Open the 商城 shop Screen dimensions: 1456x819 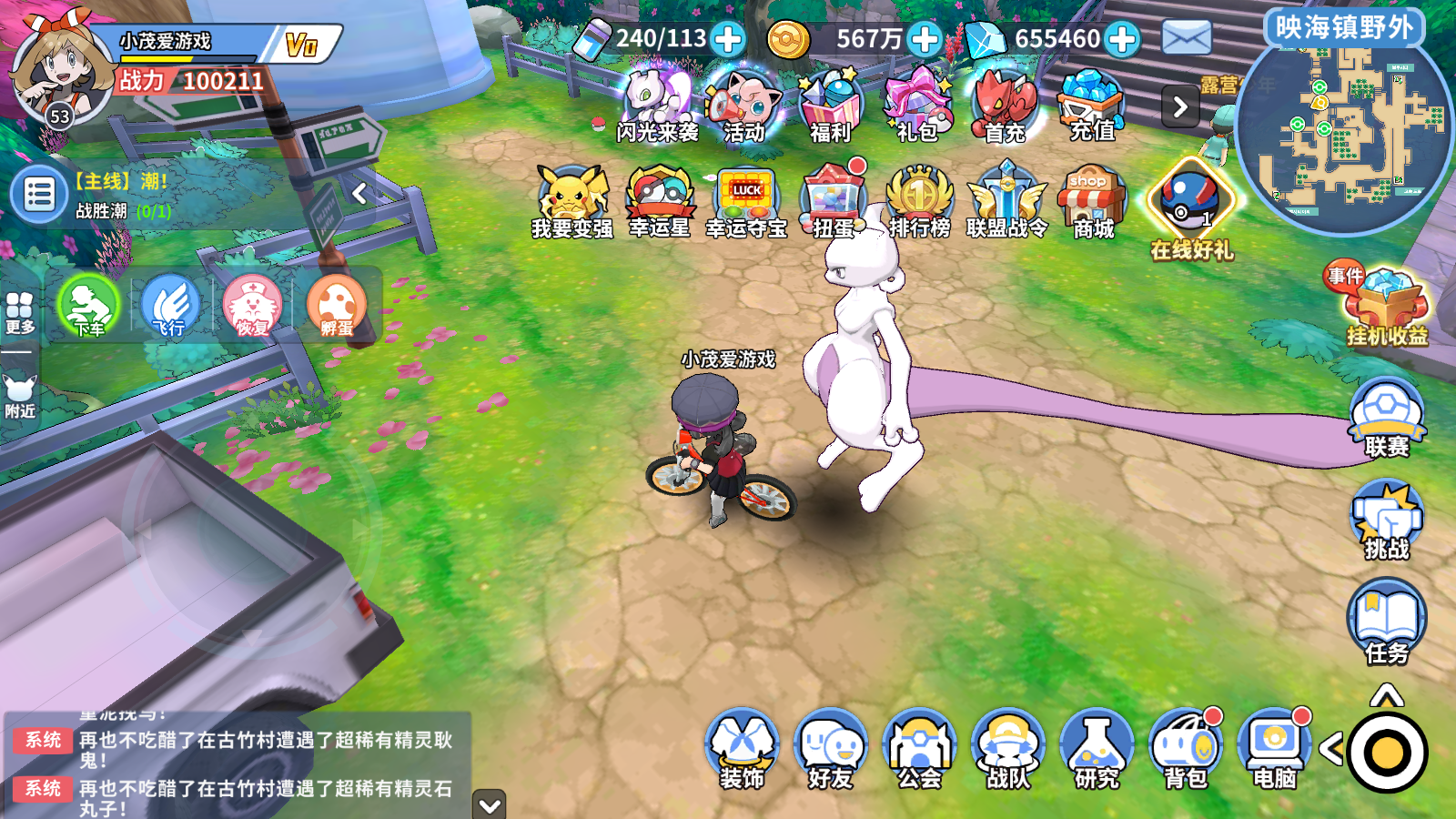pos(1092,202)
